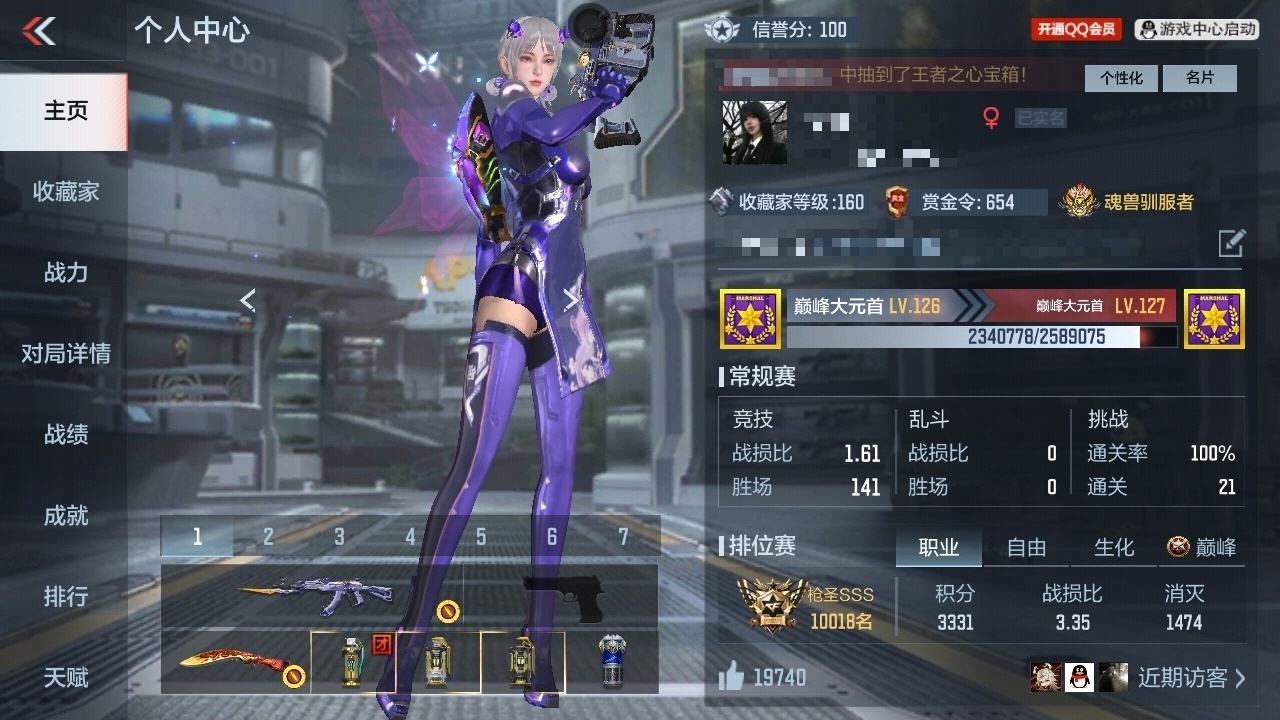The width and height of the screenshot is (1280, 720).
Task: Activate the 开通QQ会员 button
Action: click(x=1076, y=29)
